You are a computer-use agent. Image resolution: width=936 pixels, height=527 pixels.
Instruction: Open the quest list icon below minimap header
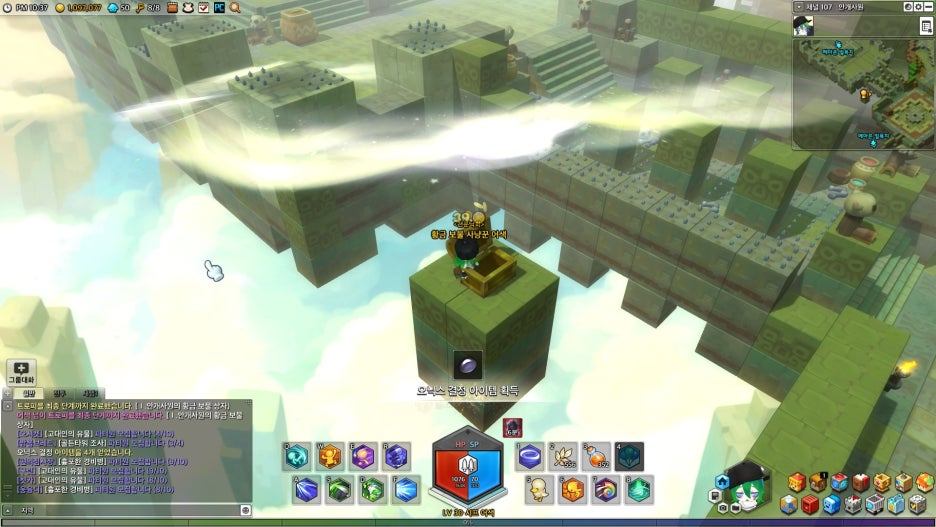pyautogui.click(x=926, y=26)
